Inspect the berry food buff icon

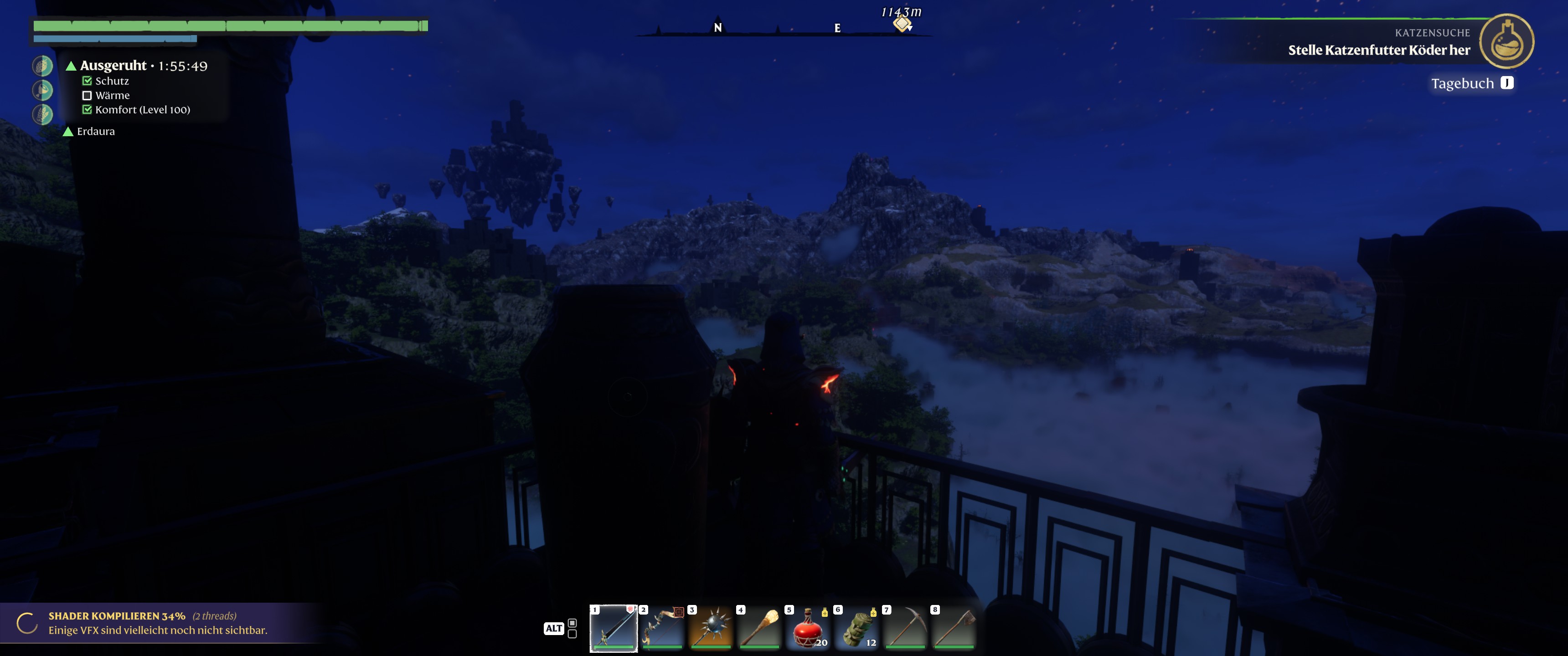(x=42, y=66)
